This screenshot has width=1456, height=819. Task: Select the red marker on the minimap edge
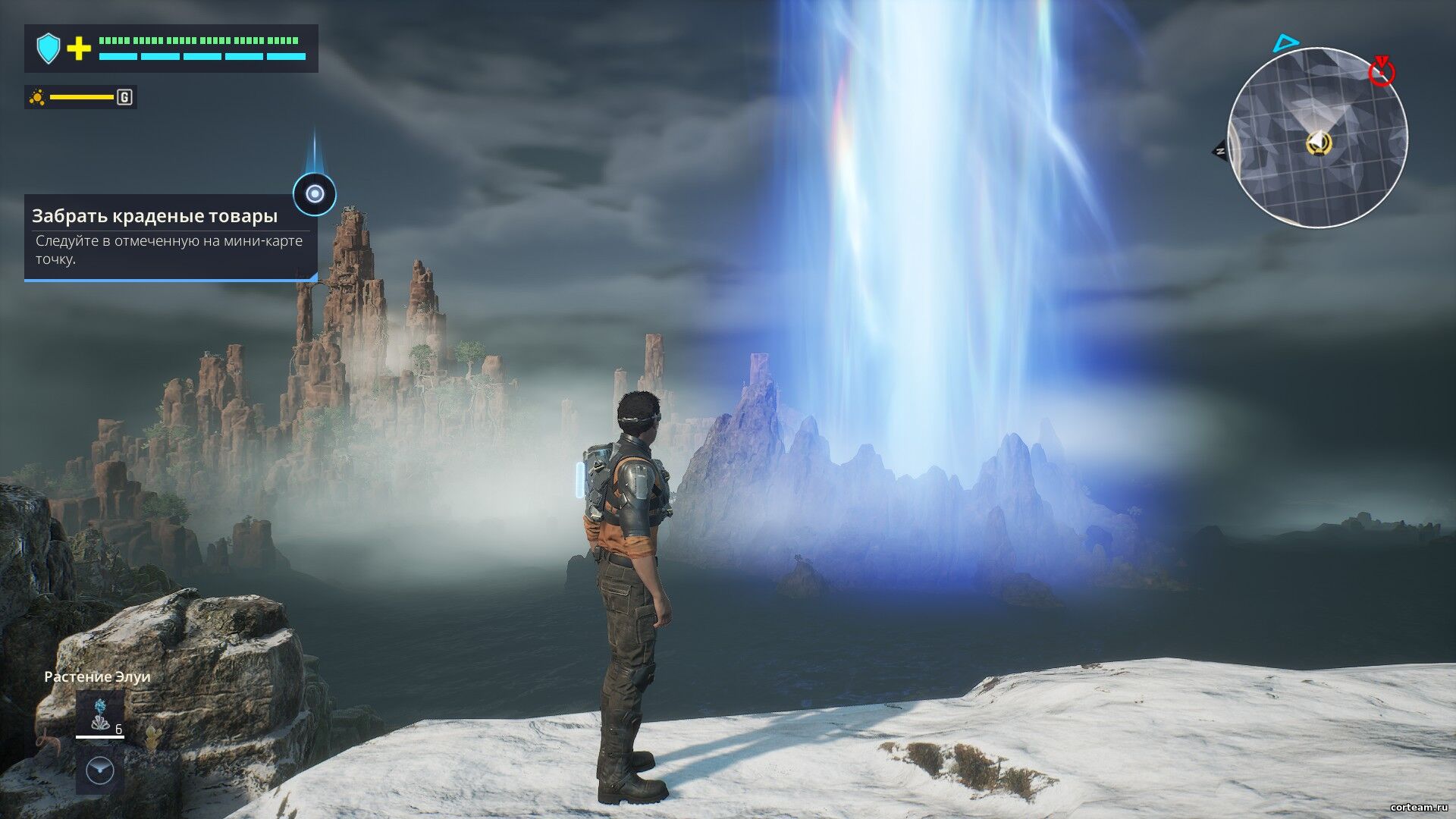[1381, 71]
